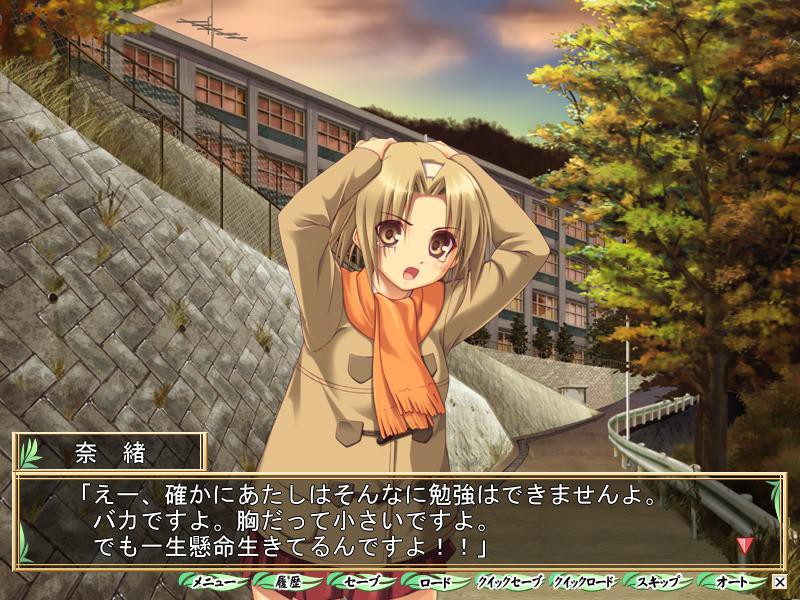Toggle スキップ (Skip) mode
This screenshot has width=800, height=600.
(659, 581)
